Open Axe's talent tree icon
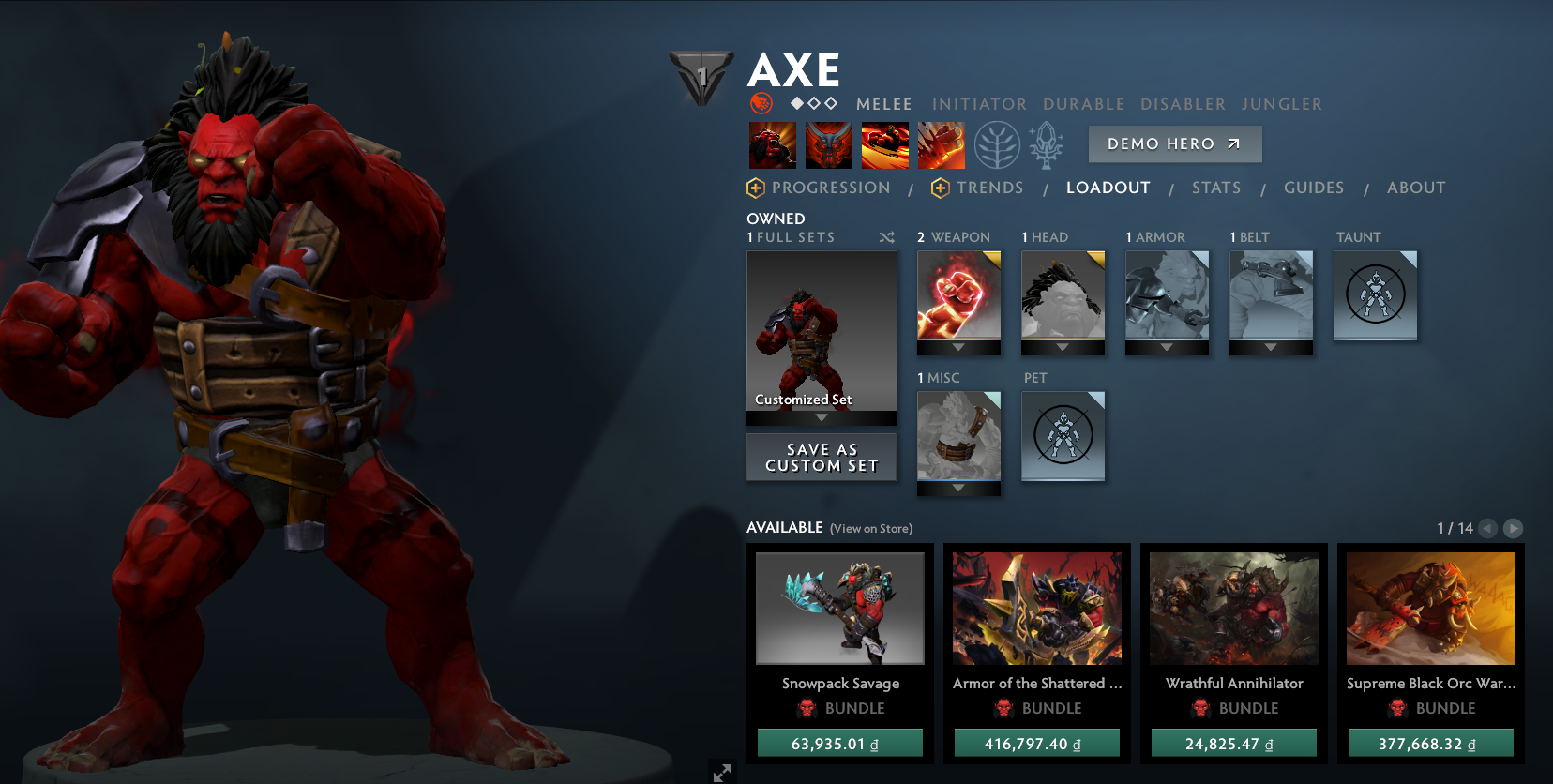 pyautogui.click(x=997, y=145)
